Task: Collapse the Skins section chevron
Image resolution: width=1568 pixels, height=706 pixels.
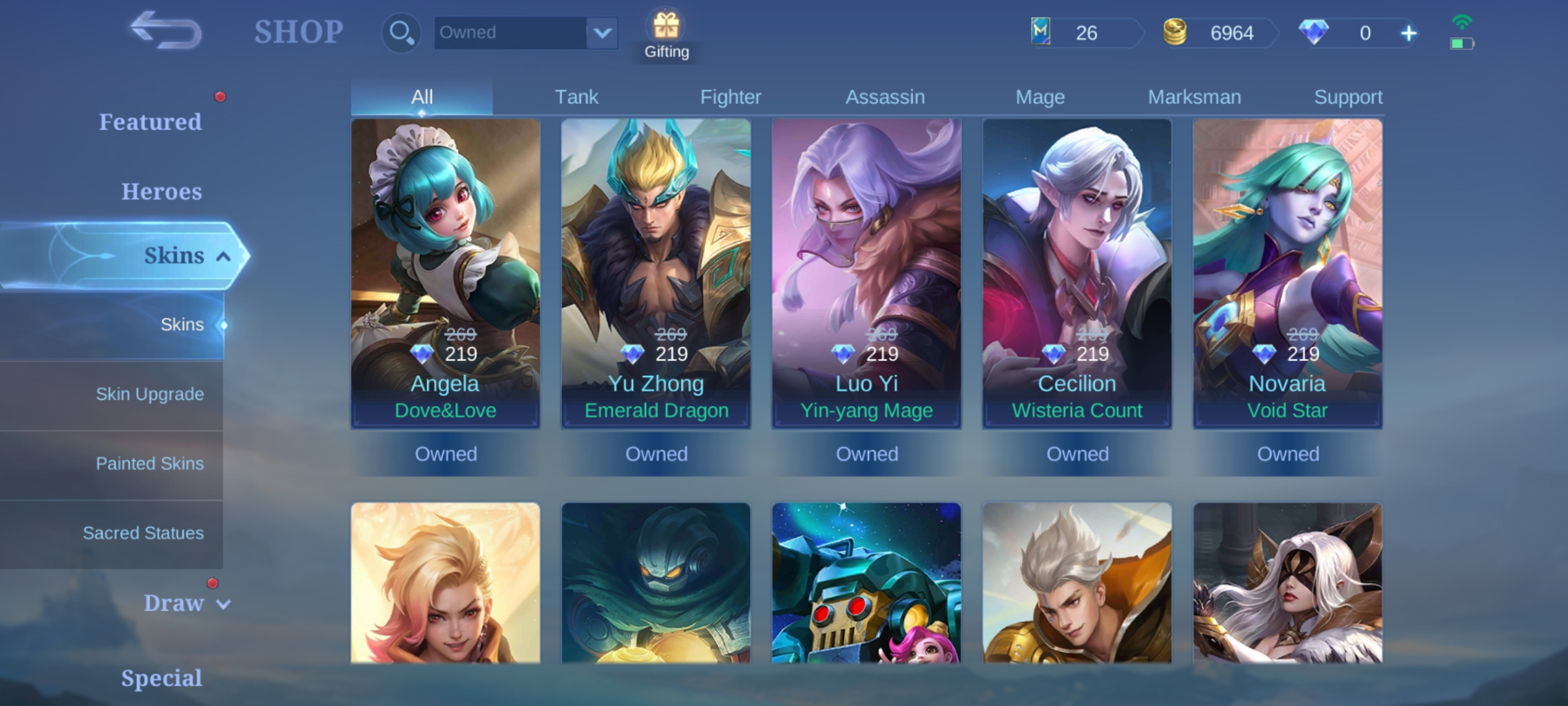Action: click(224, 256)
